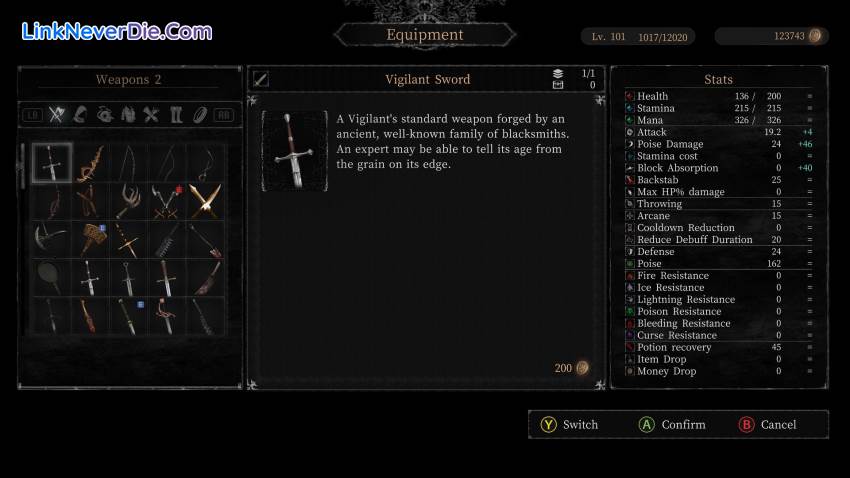Switch to the ring category tab
The height and width of the screenshot is (478, 850).
coord(199,114)
